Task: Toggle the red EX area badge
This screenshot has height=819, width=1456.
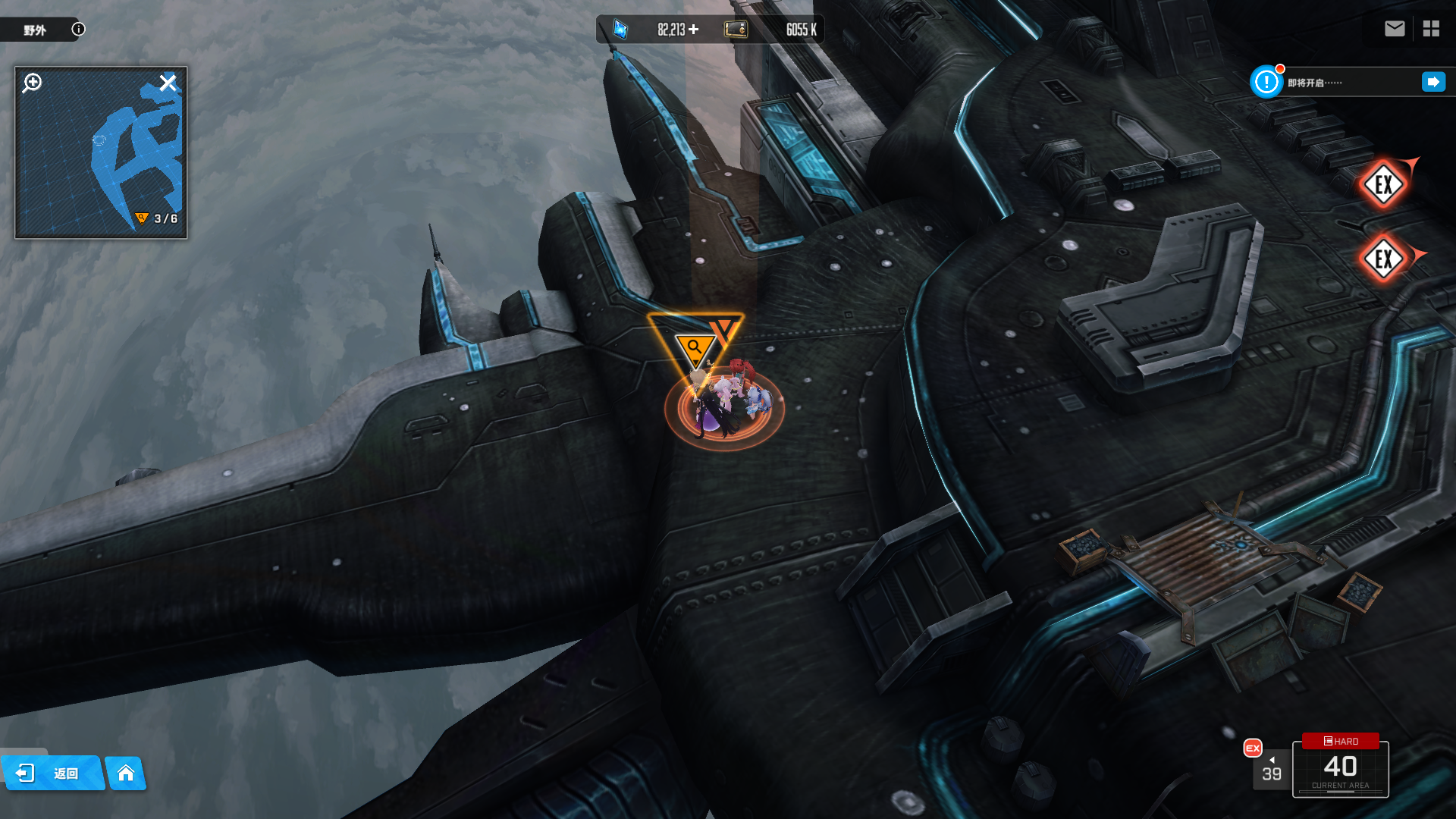Action: coord(1253,748)
